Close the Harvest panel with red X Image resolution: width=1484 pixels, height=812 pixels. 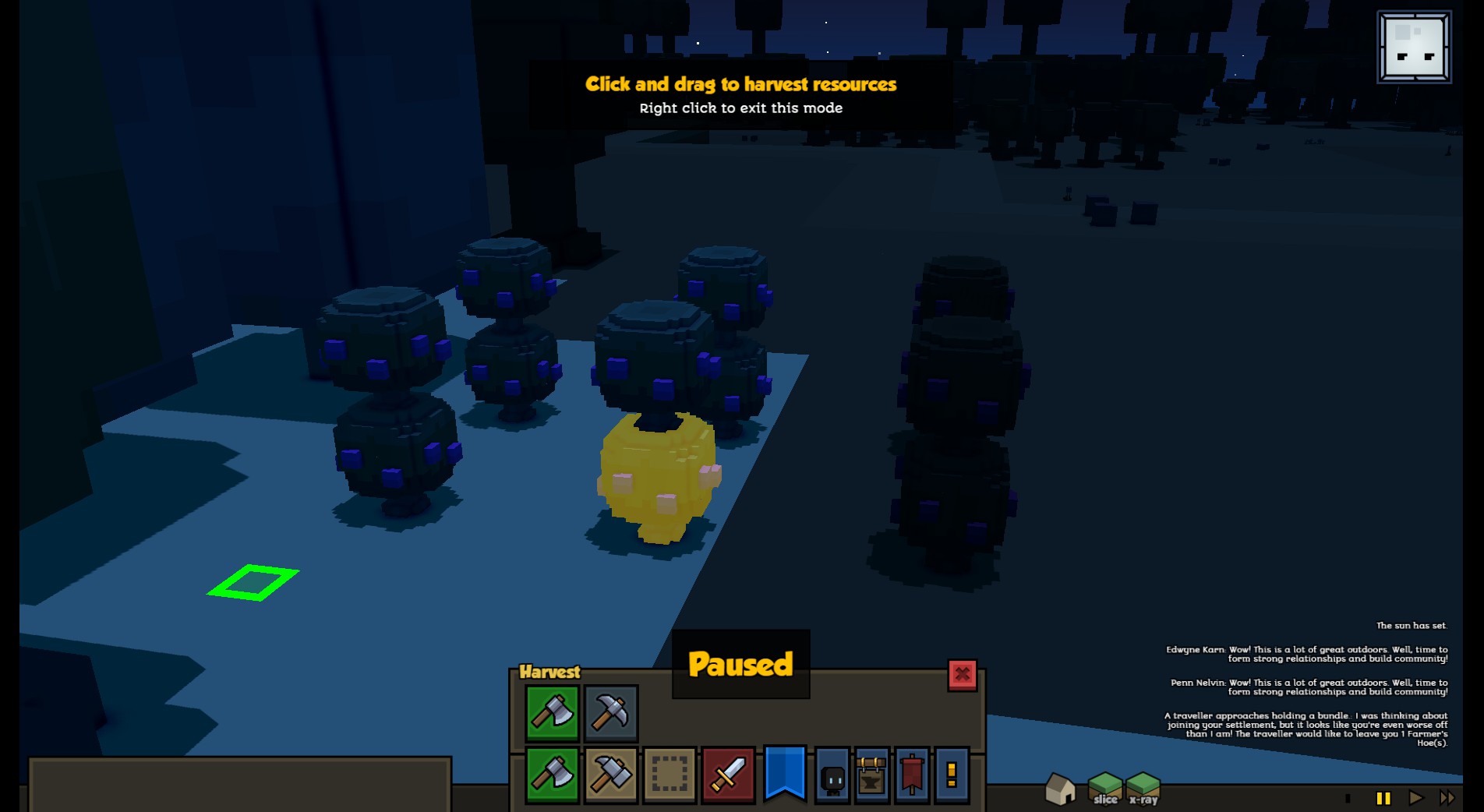pyautogui.click(x=962, y=674)
